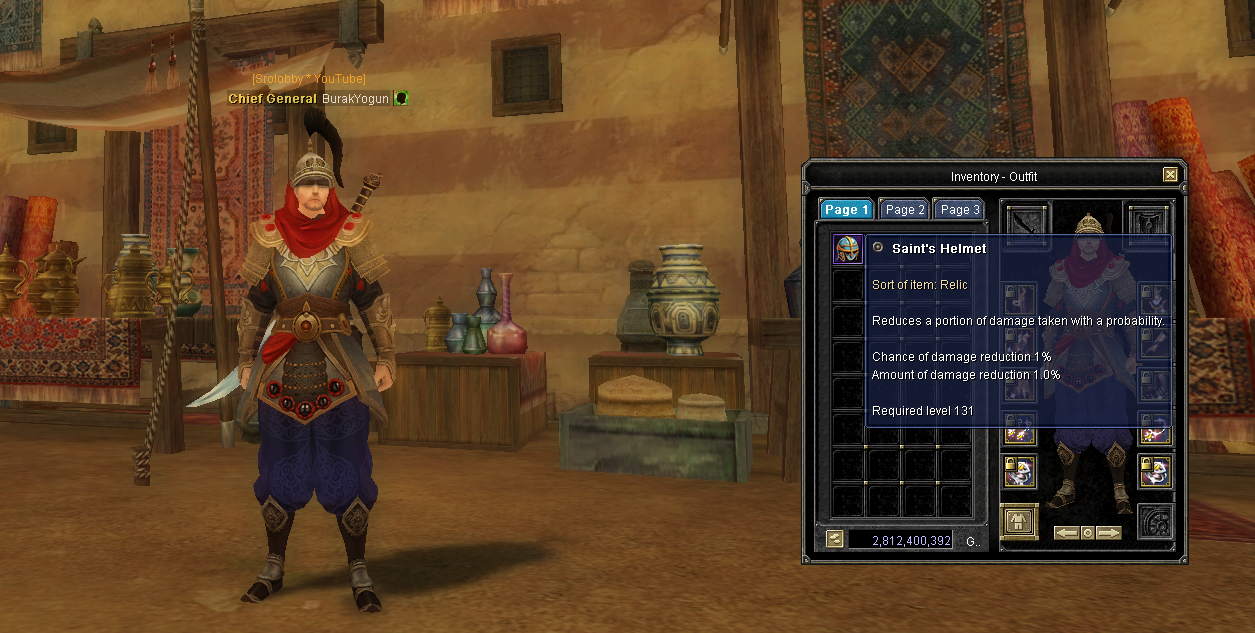Open inventory Page 2
Screen dimensions: 1255x633
(x=905, y=210)
